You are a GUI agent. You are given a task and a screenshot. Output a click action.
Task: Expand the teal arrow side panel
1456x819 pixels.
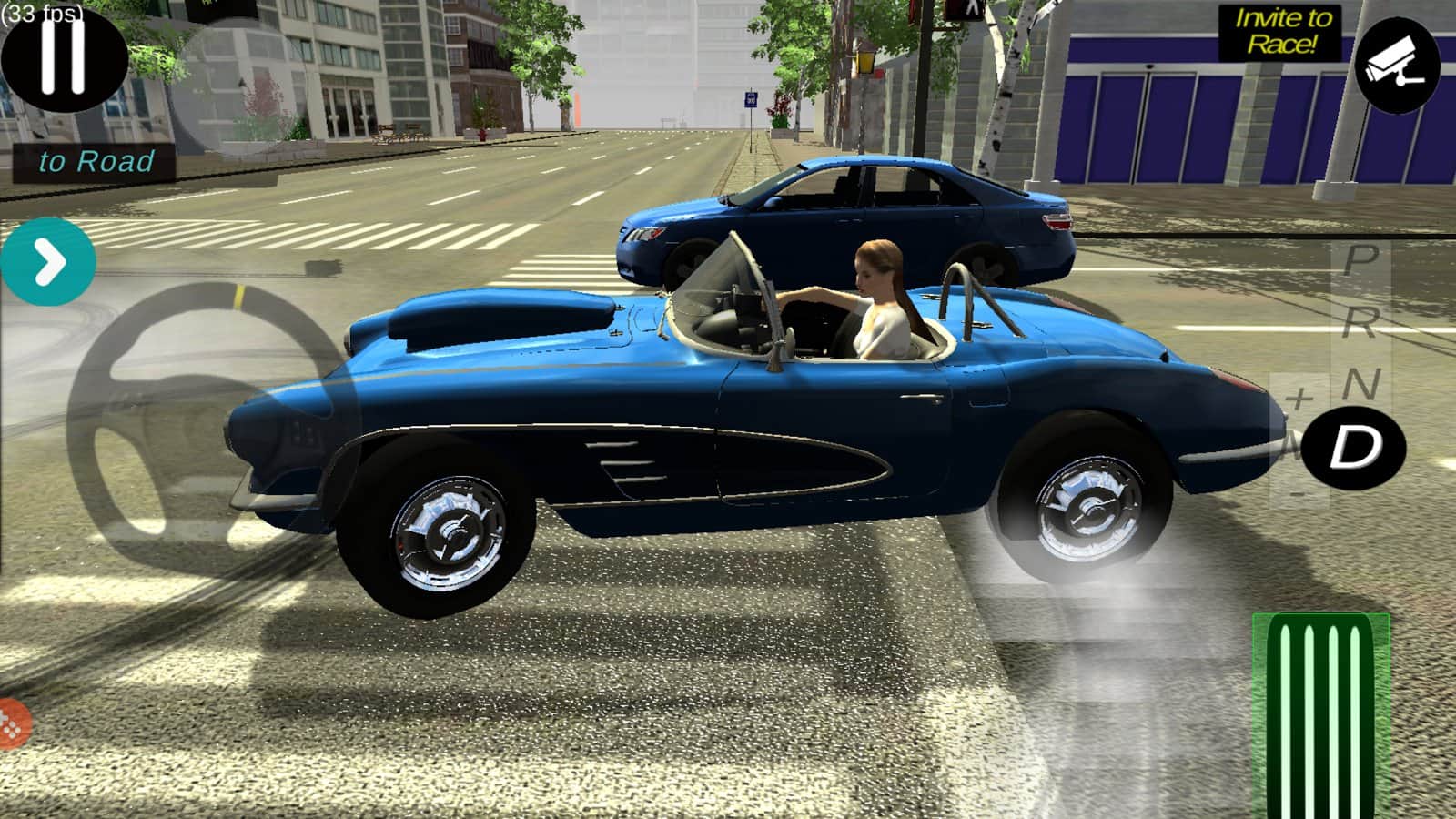pos(48,263)
